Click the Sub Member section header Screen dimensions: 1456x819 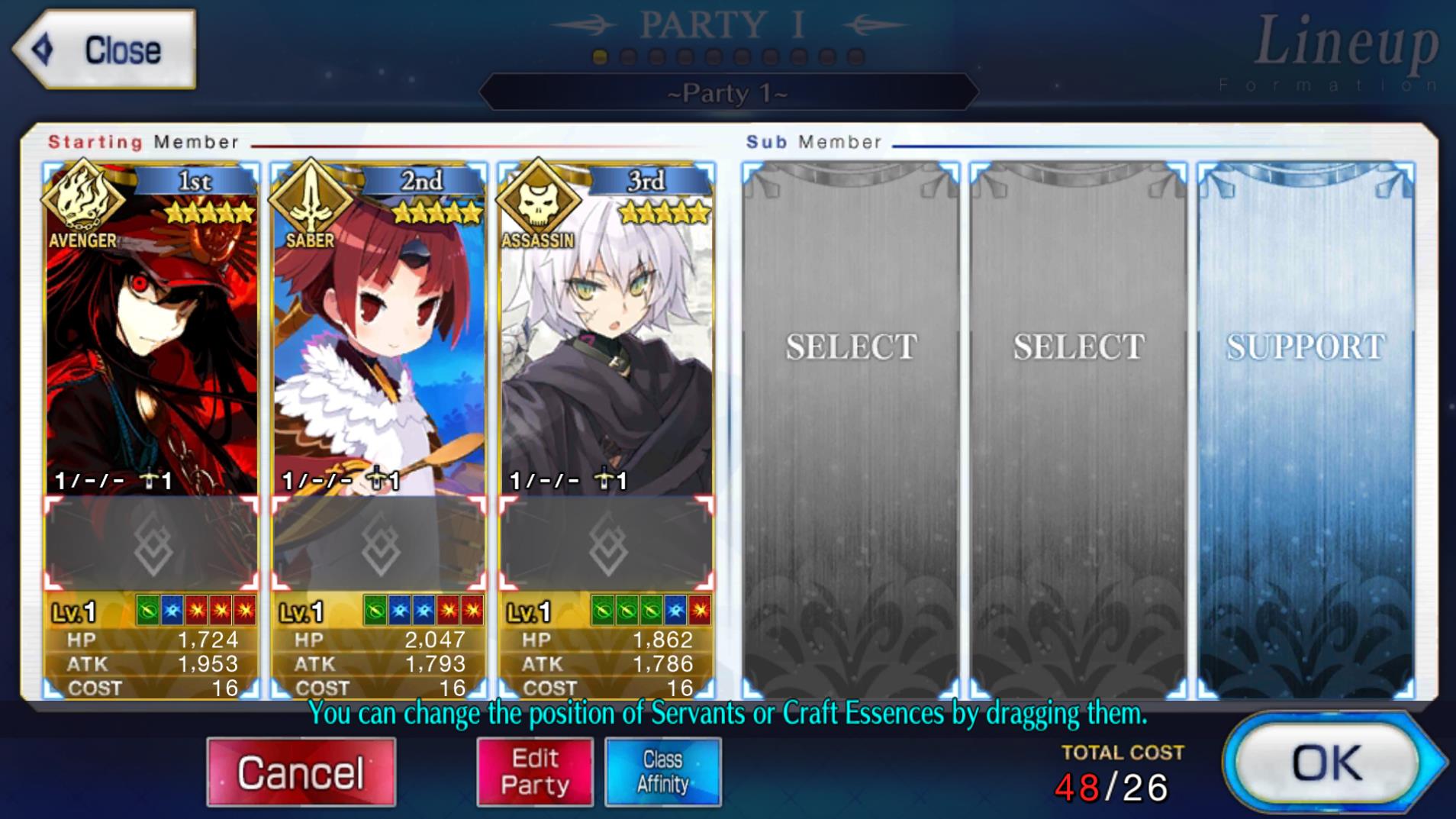(x=813, y=140)
